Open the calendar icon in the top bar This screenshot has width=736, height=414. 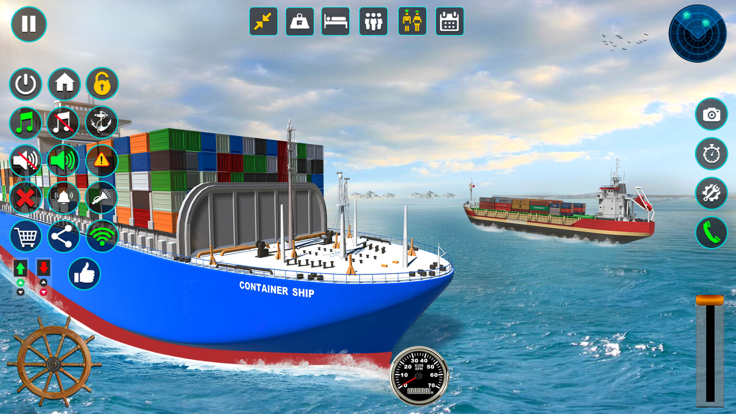point(450,22)
